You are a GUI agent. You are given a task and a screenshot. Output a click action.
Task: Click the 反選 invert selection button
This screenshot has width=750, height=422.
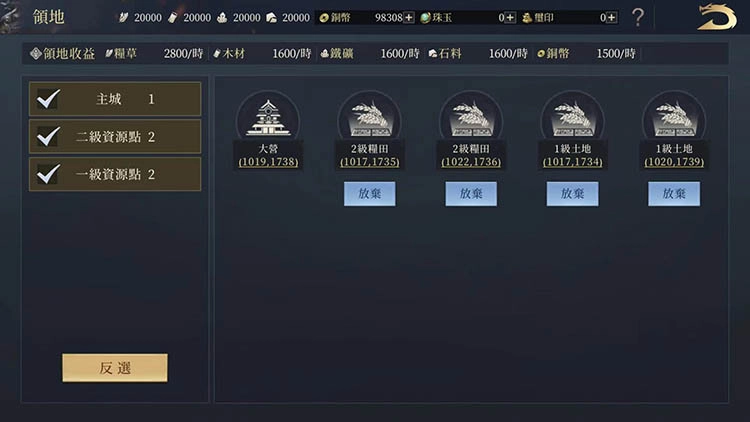click(x=115, y=367)
